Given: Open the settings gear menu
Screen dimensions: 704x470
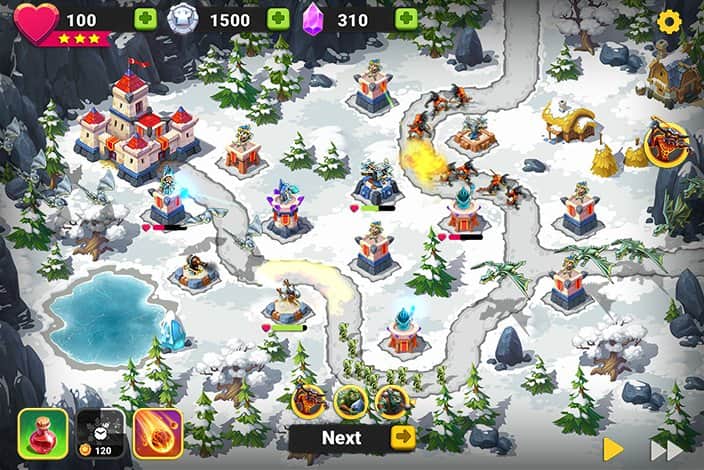Looking at the screenshot, I should (669, 21).
